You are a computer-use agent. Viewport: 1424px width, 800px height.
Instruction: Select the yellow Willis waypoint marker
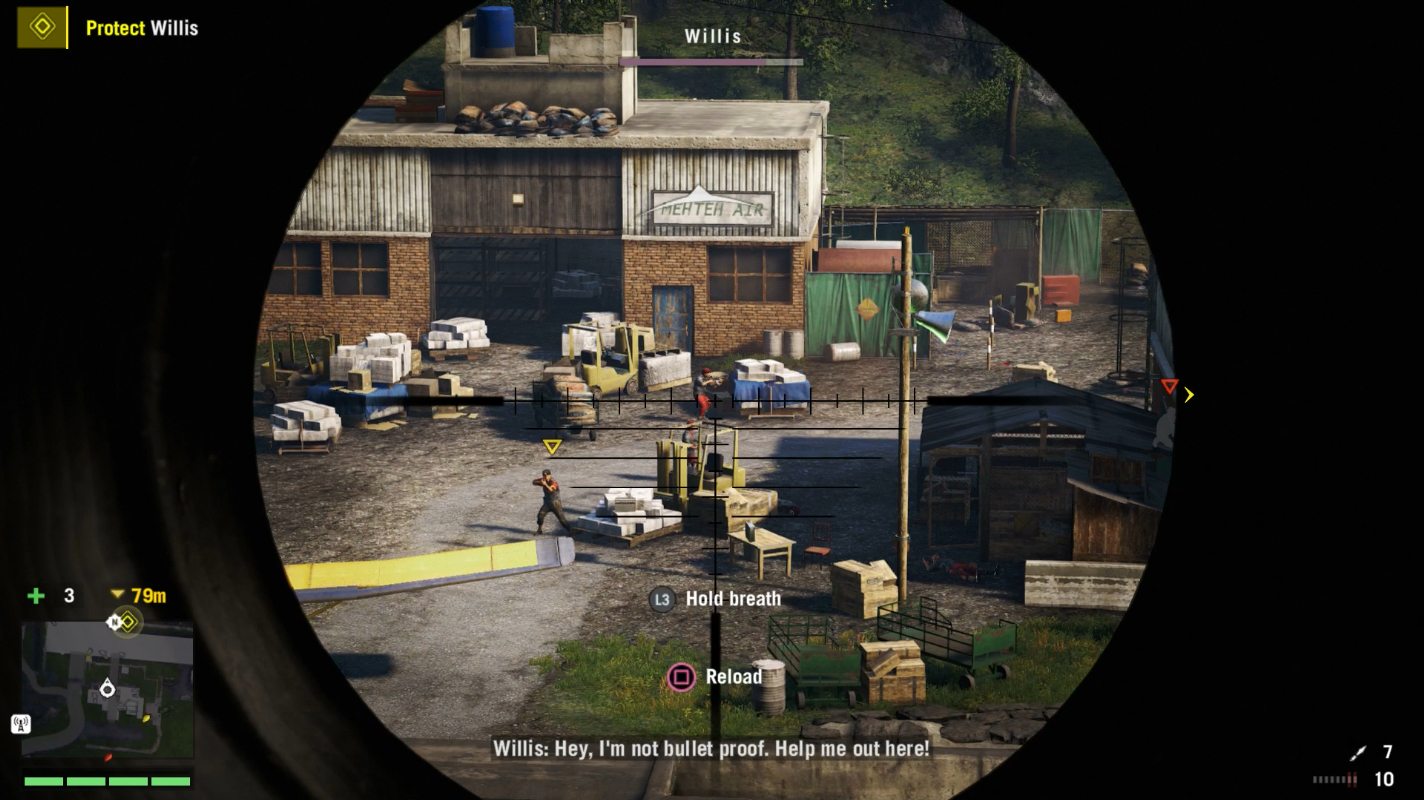(551, 446)
